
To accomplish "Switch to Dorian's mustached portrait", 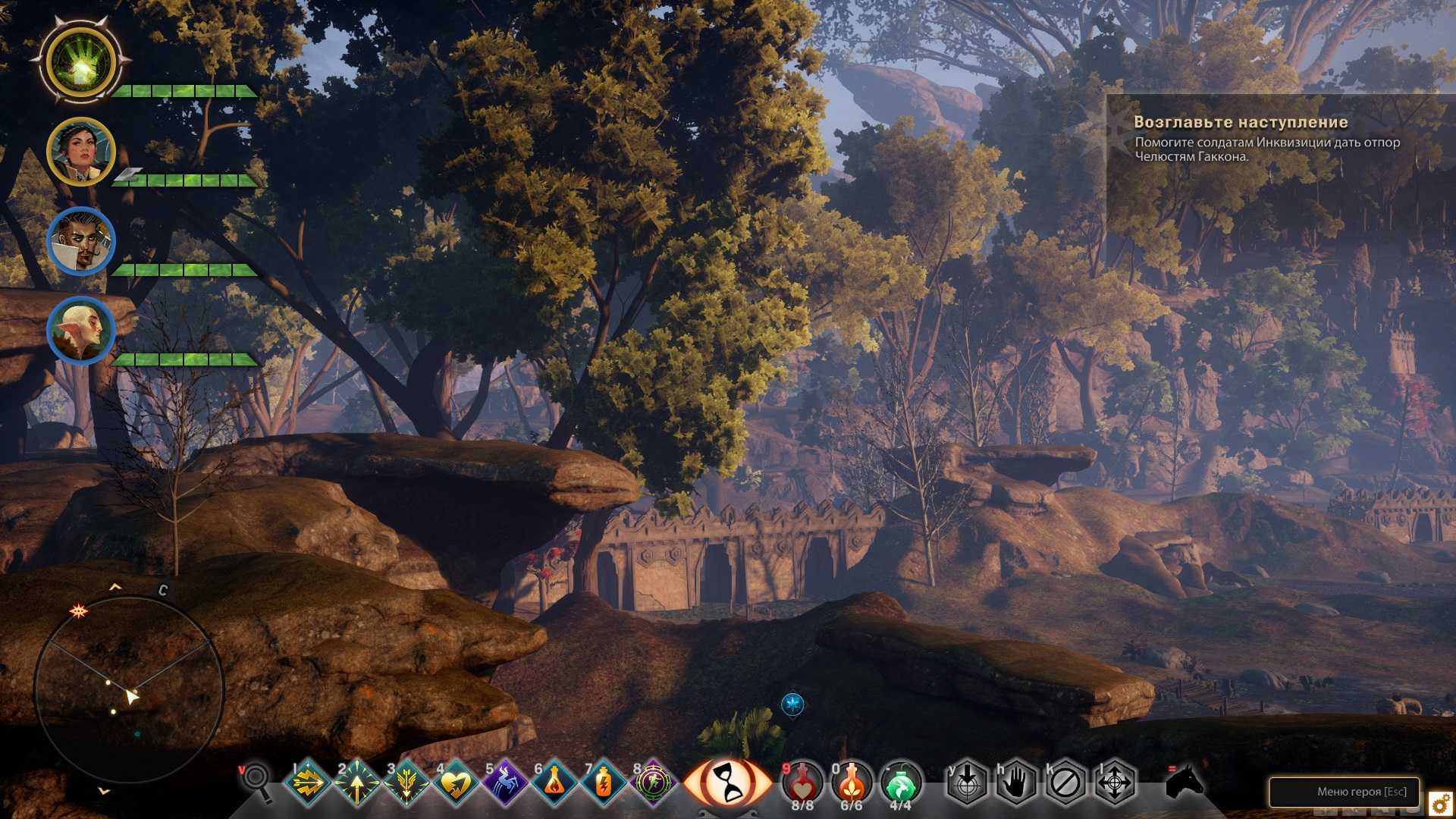I will [x=80, y=241].
